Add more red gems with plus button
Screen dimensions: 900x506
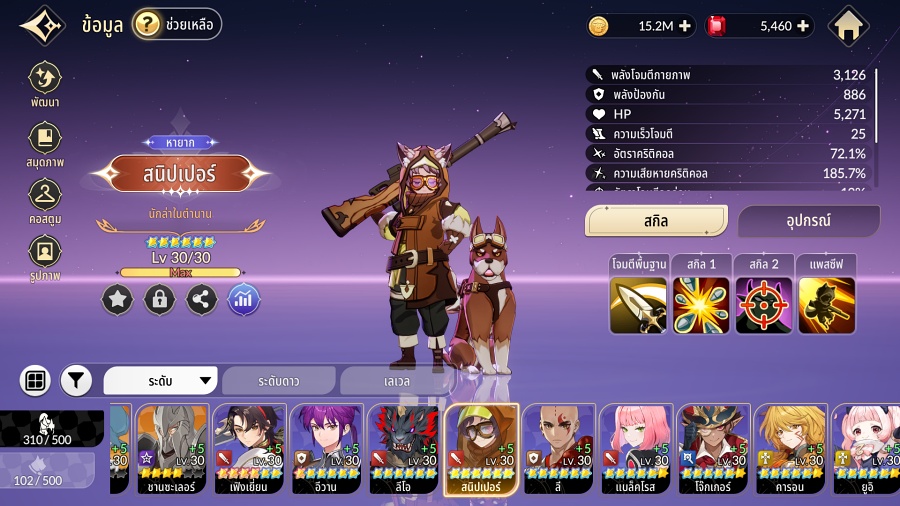click(803, 26)
